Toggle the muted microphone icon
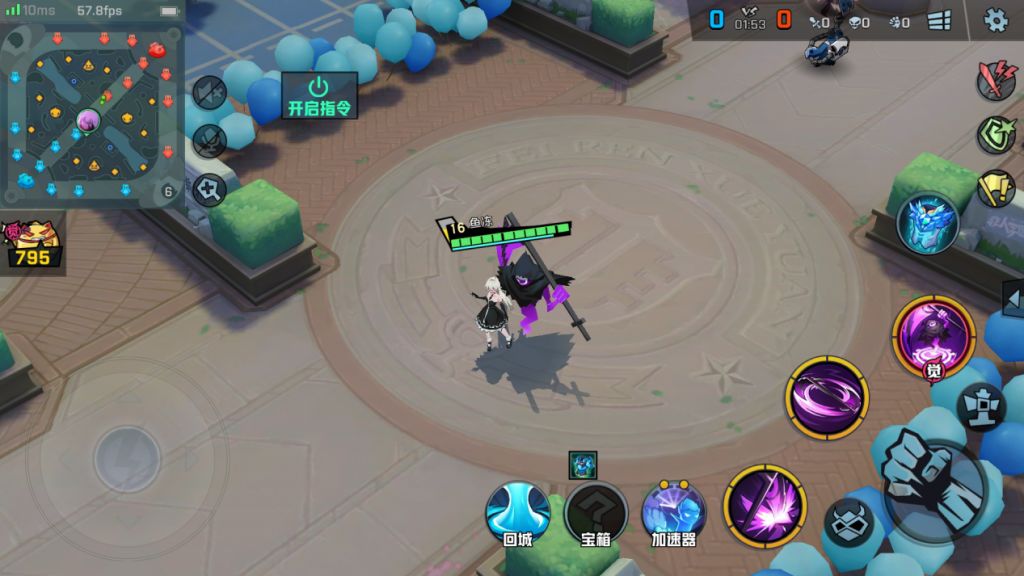Screen dimensions: 1024x576 [x=209, y=139]
